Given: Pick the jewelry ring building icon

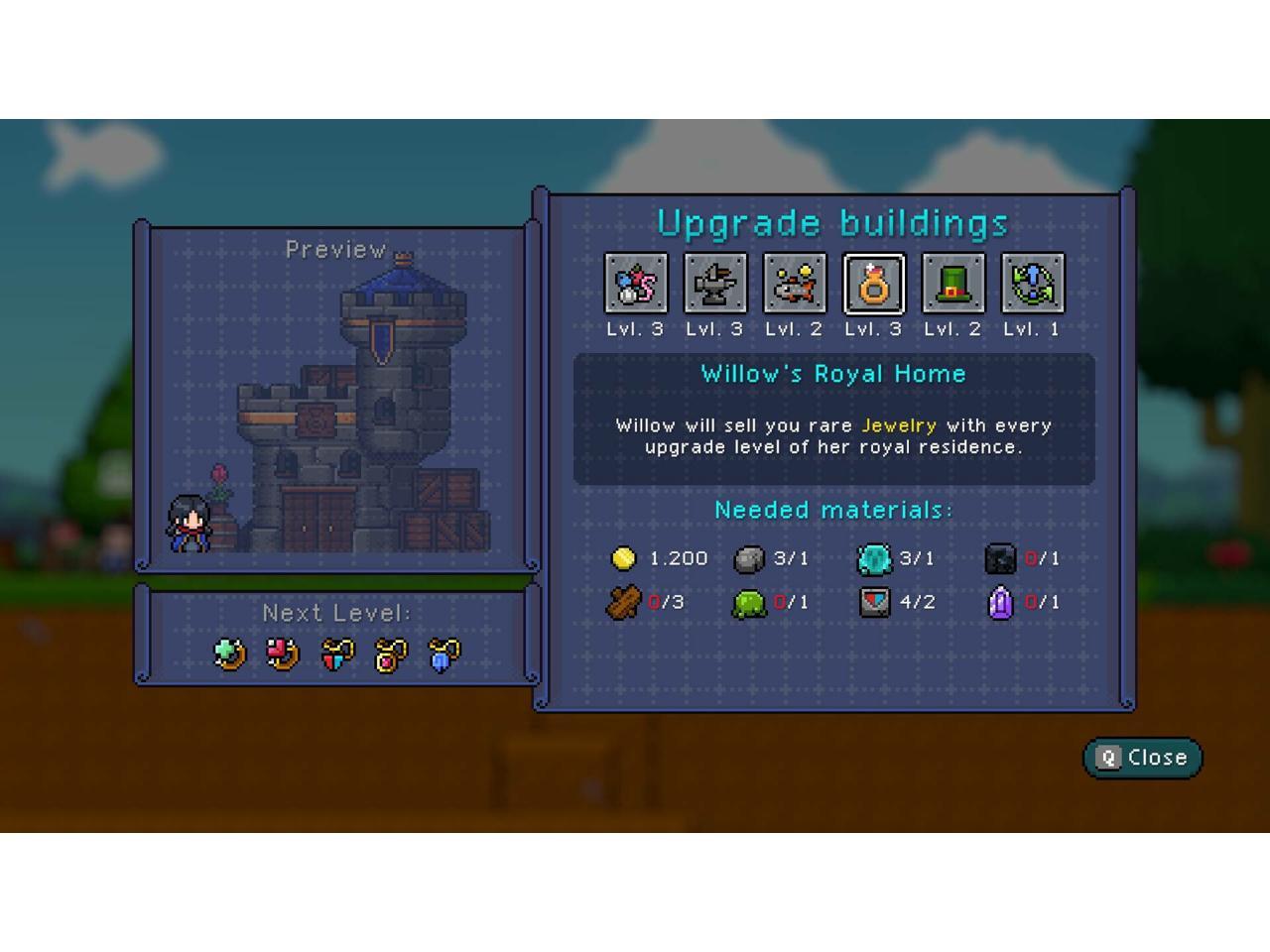Looking at the screenshot, I should (873, 285).
